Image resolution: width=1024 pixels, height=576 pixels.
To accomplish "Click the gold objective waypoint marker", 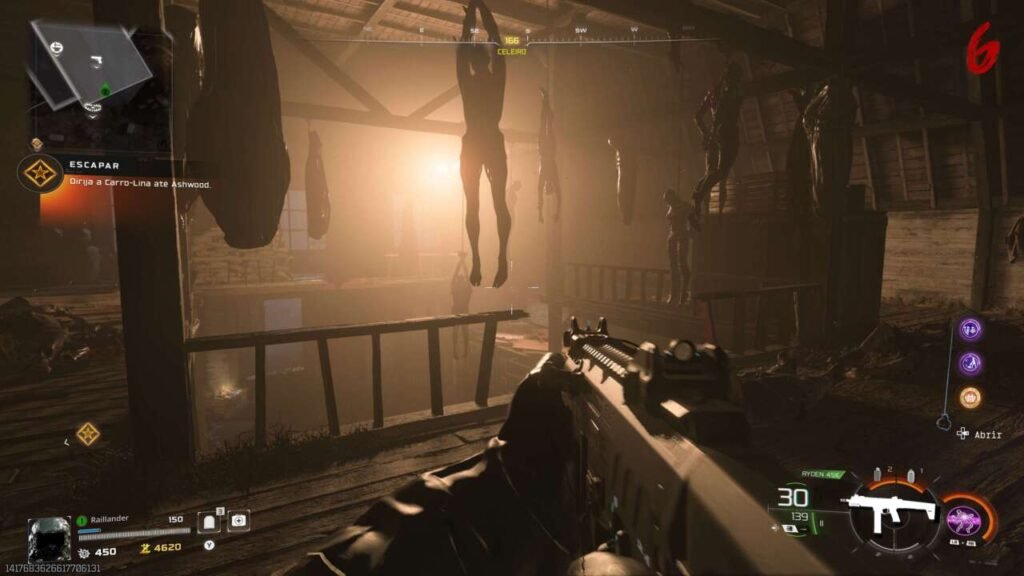I will click(88, 433).
